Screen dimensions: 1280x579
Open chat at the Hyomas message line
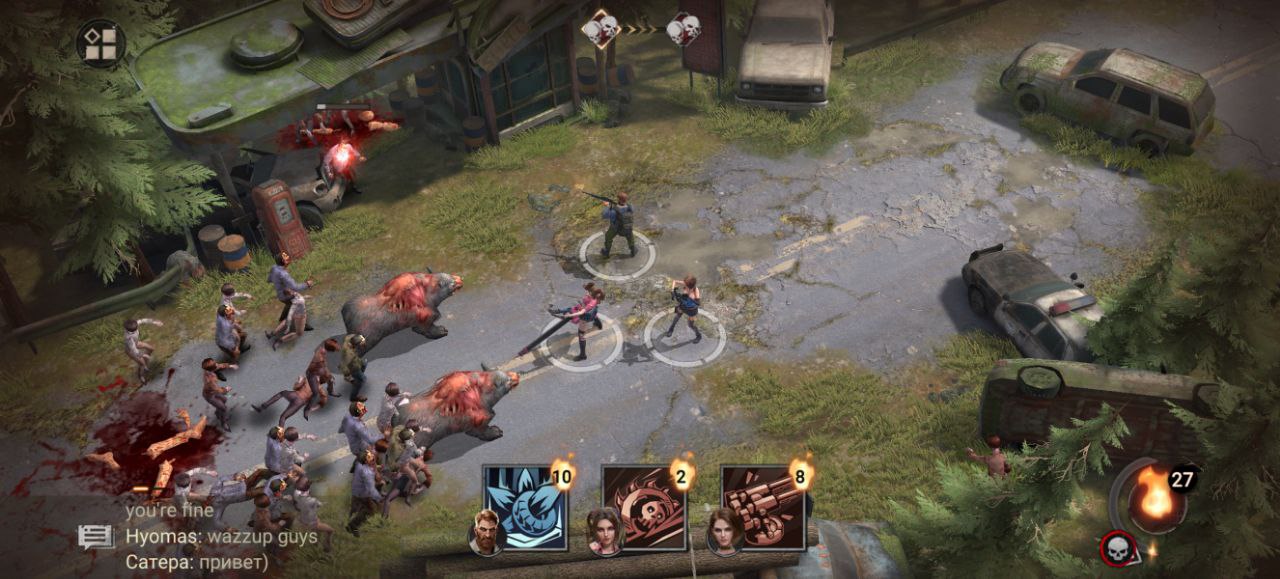pyautogui.click(x=221, y=537)
